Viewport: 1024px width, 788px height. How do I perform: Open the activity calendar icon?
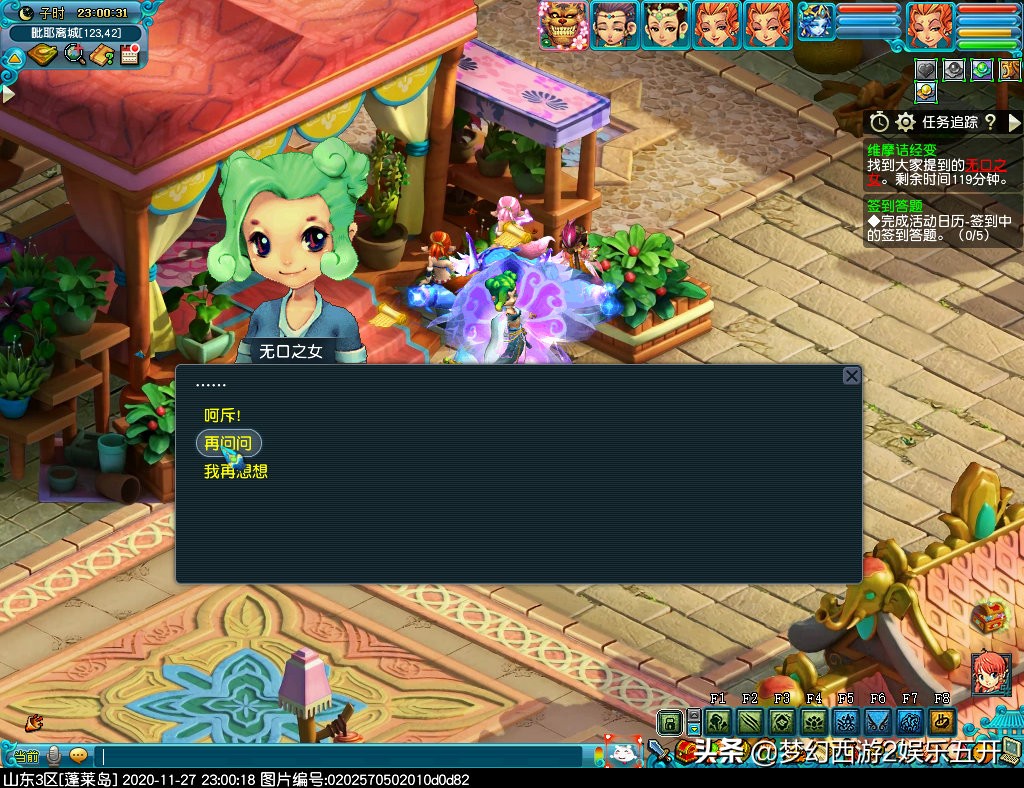click(x=129, y=54)
